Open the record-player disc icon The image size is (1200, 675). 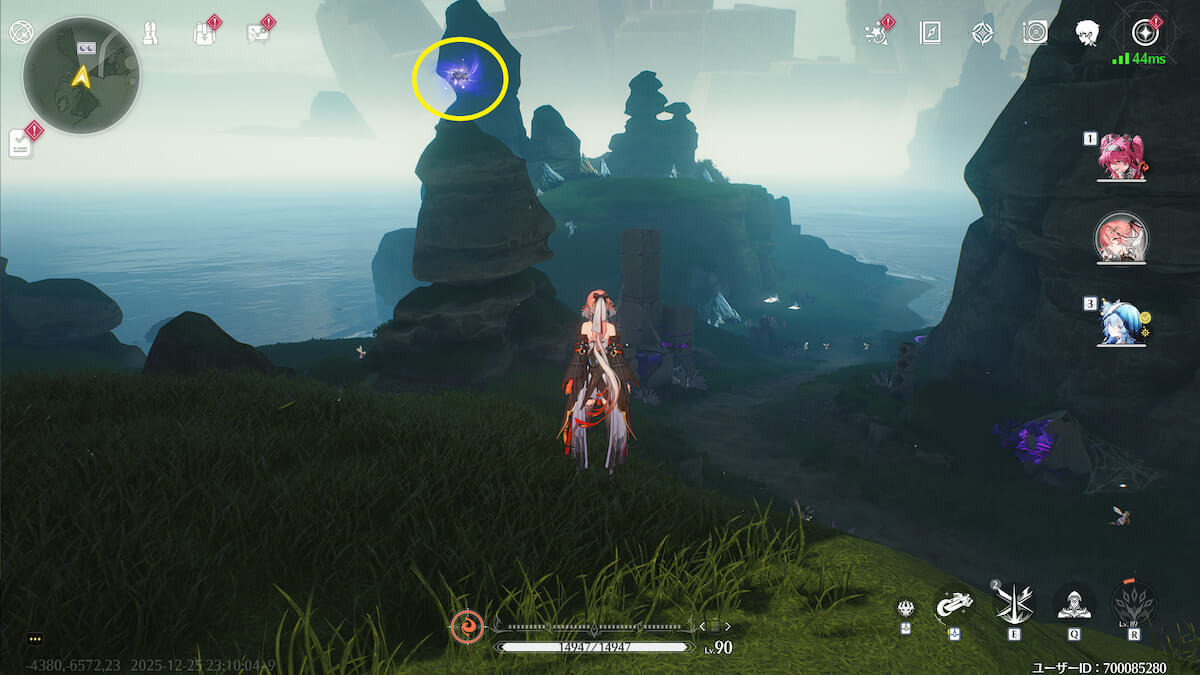[x=1035, y=33]
